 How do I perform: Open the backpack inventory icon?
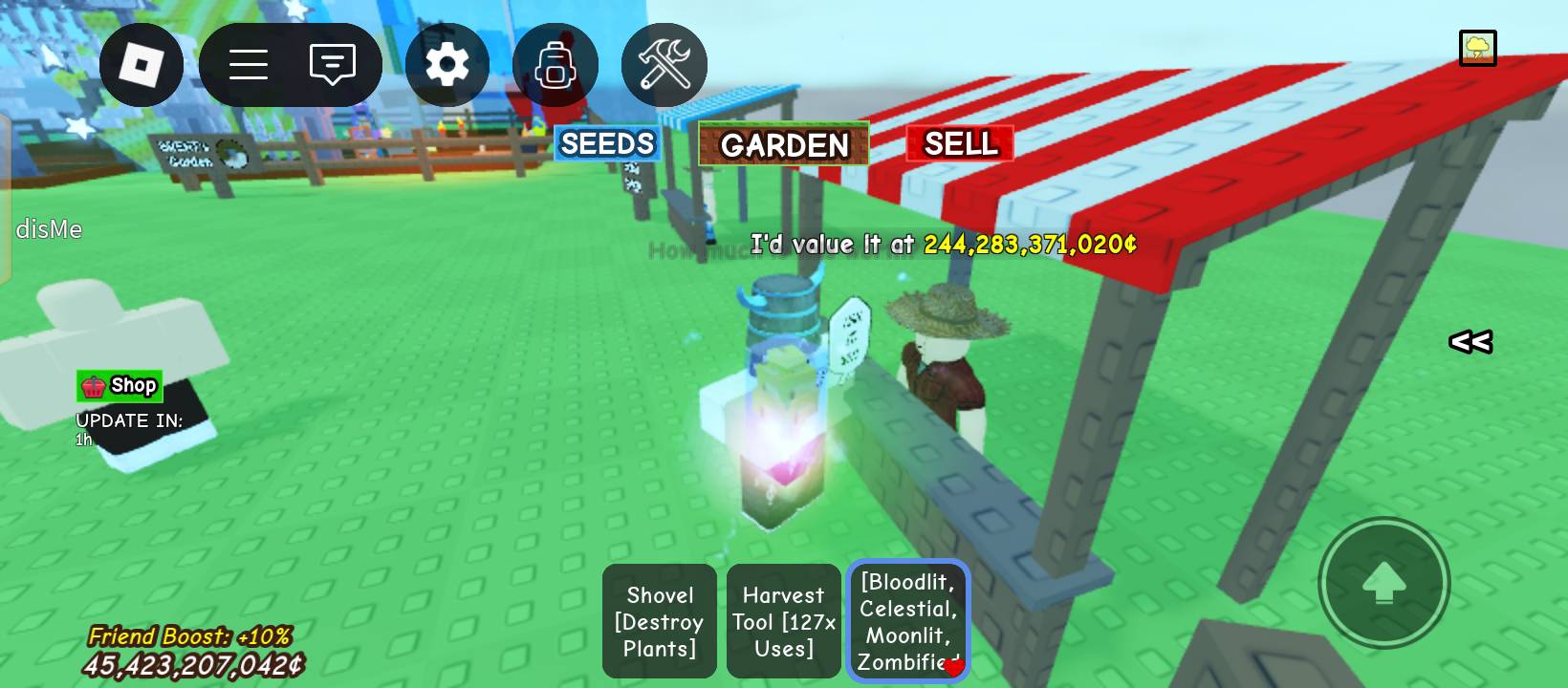[x=555, y=64]
